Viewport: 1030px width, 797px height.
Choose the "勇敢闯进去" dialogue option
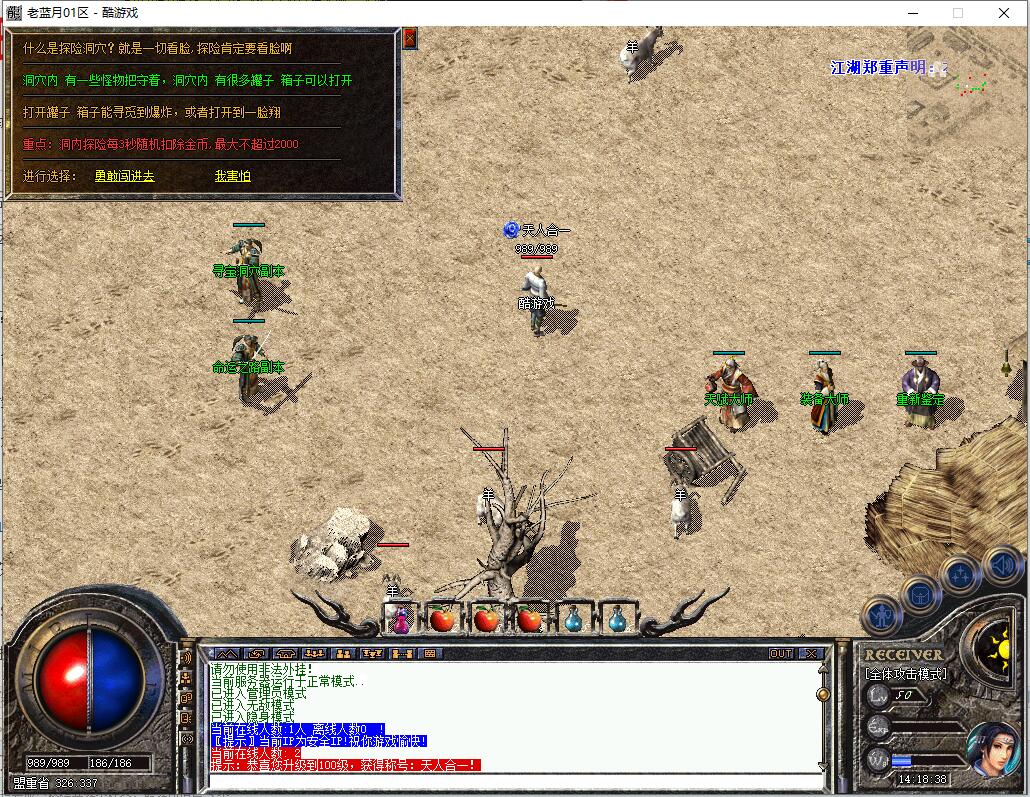tap(124, 176)
